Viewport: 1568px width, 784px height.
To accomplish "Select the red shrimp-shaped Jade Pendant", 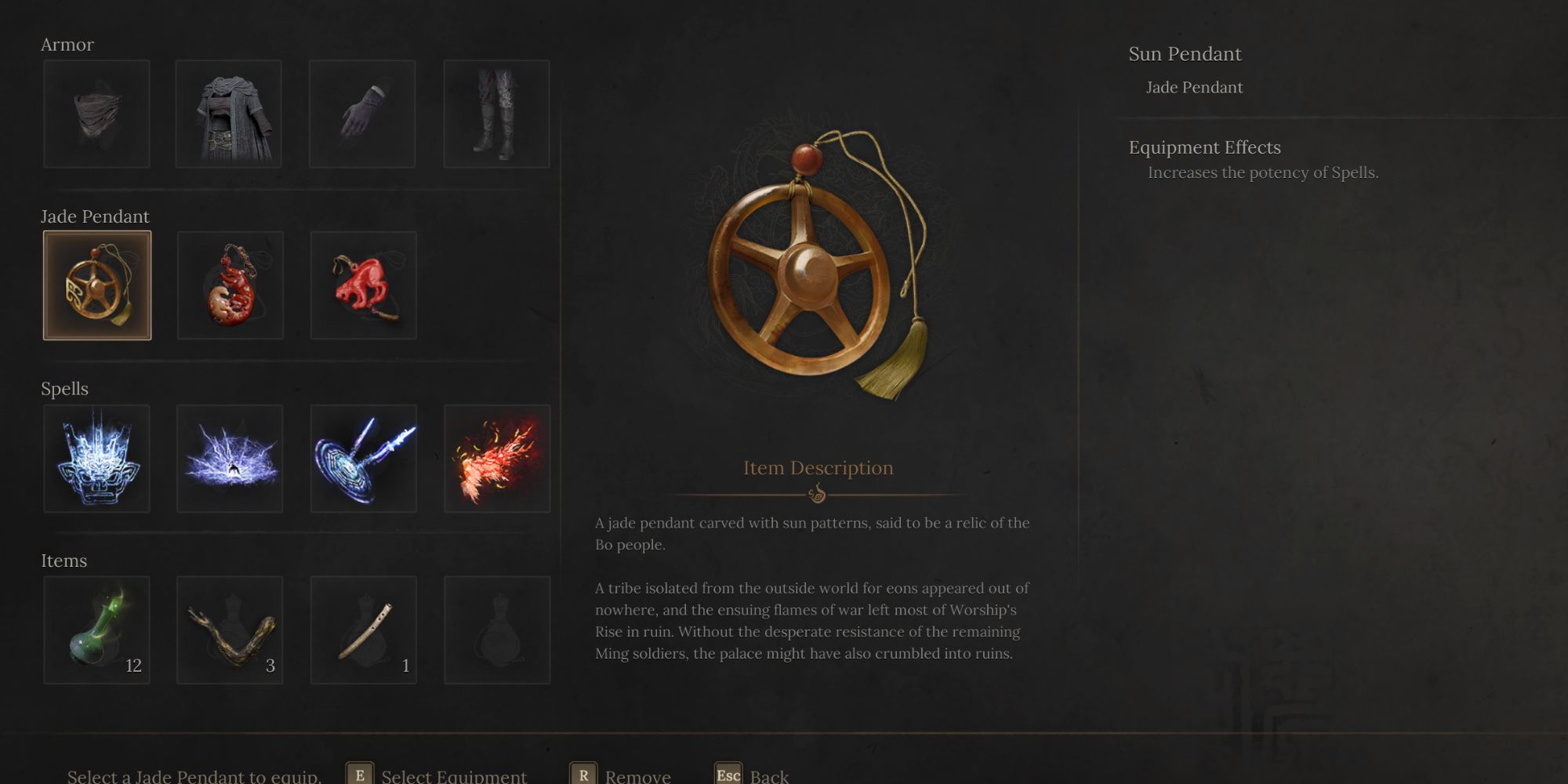I will pos(230,285).
